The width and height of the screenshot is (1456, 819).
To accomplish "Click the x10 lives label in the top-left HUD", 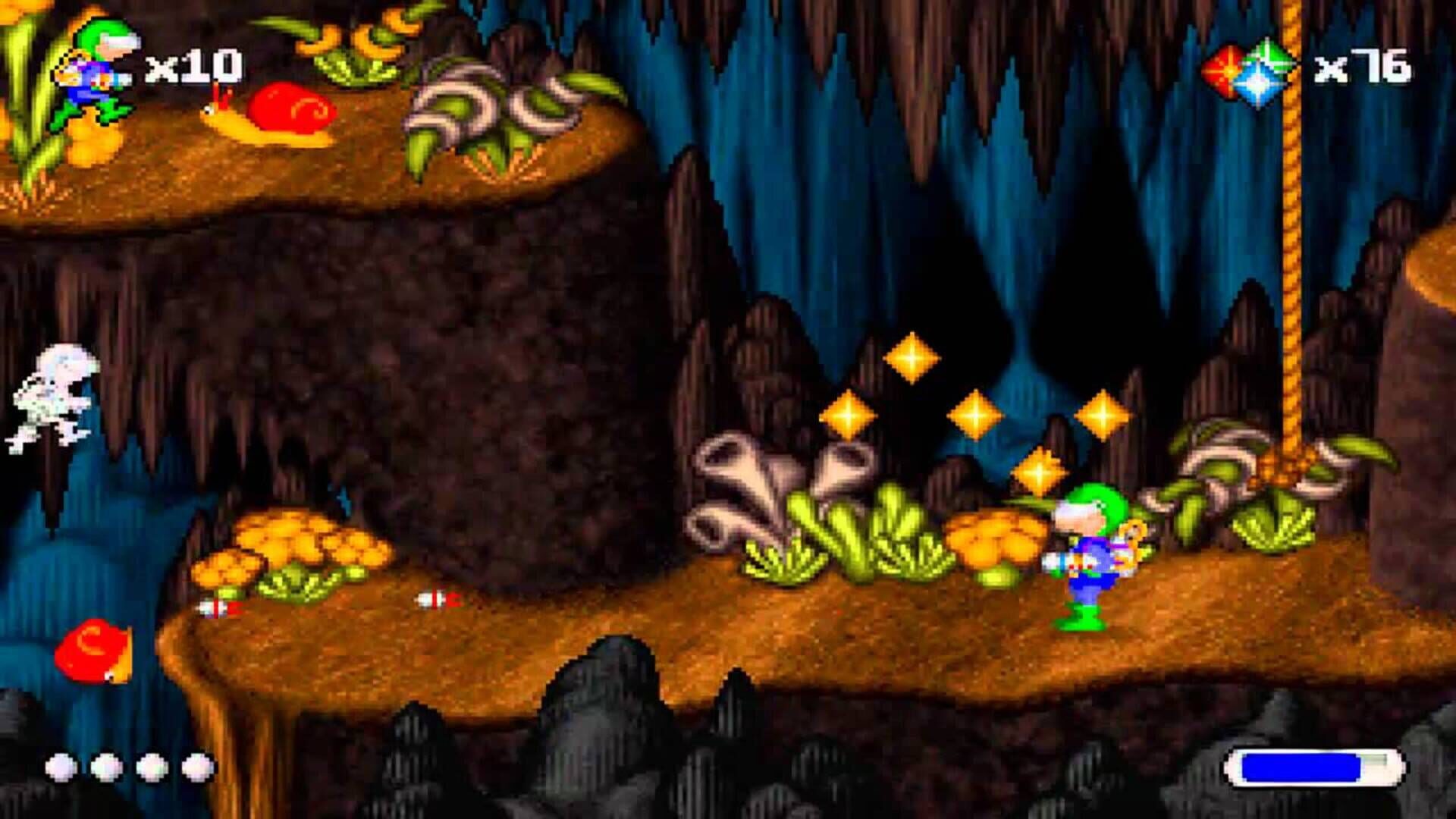I will pos(193,68).
